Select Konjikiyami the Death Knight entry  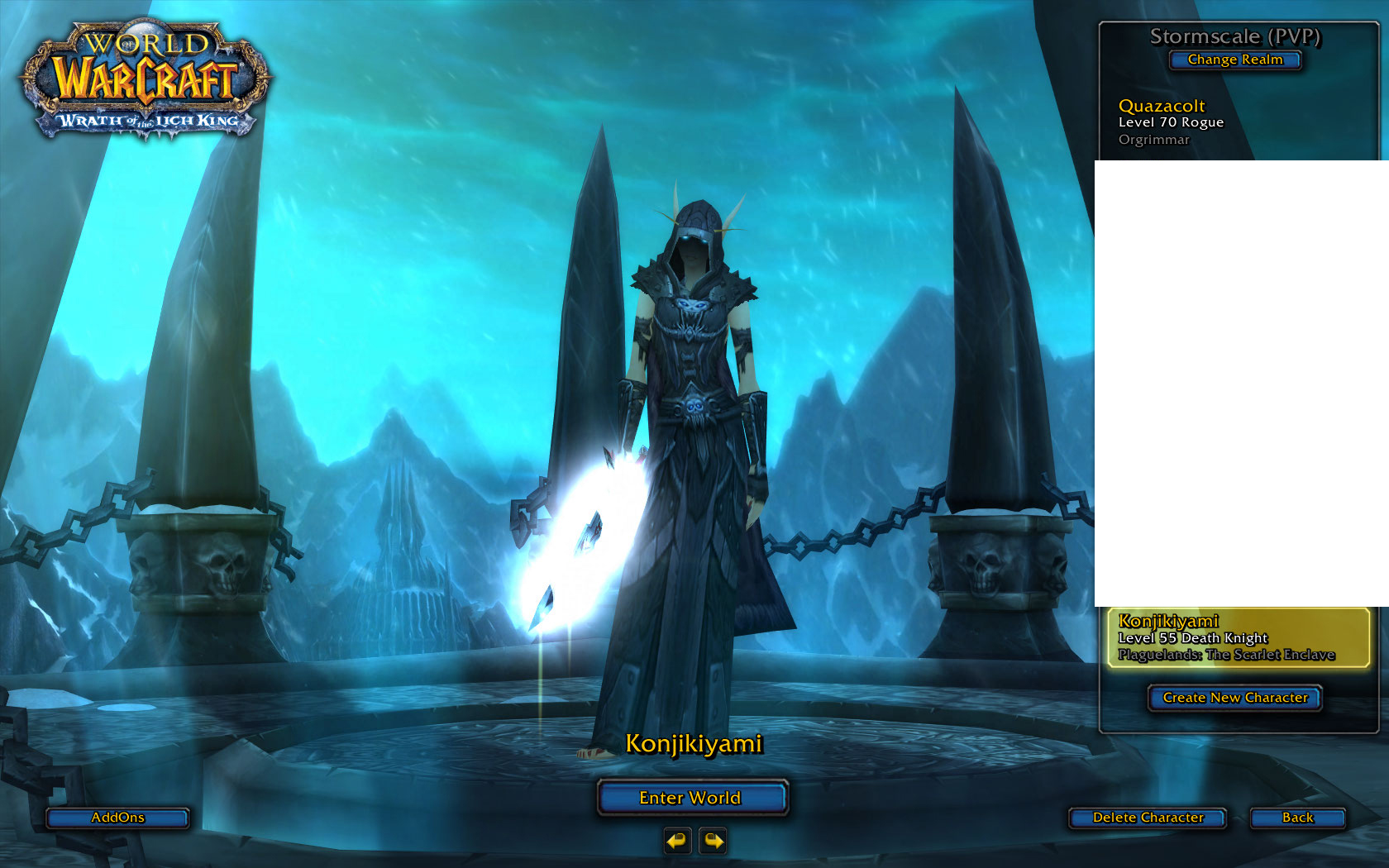1238,637
